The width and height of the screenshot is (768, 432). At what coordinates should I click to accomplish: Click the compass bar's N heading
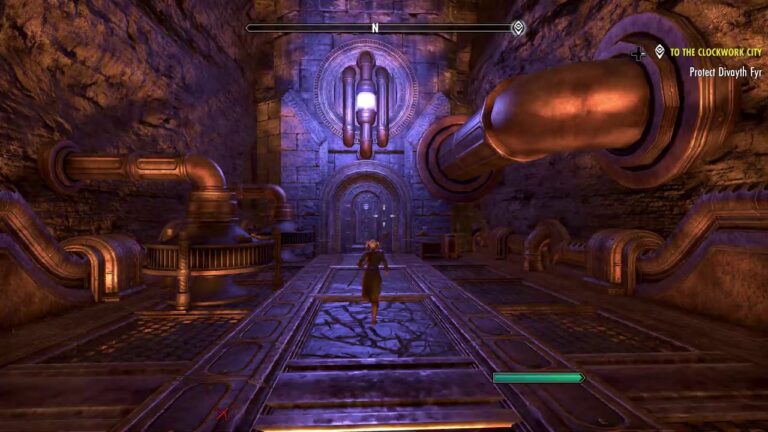(x=375, y=28)
